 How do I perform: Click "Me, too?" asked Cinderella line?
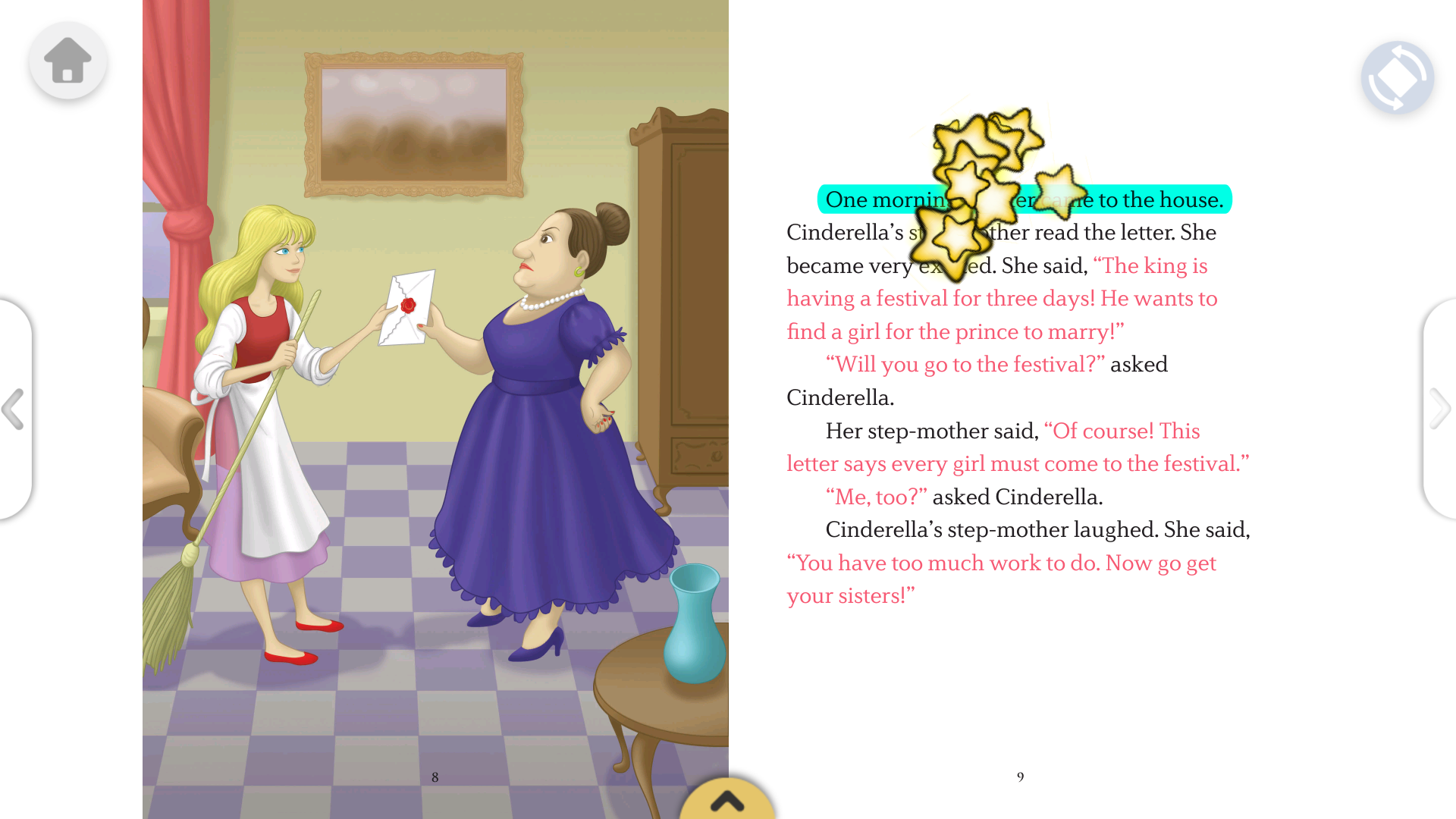(963, 497)
